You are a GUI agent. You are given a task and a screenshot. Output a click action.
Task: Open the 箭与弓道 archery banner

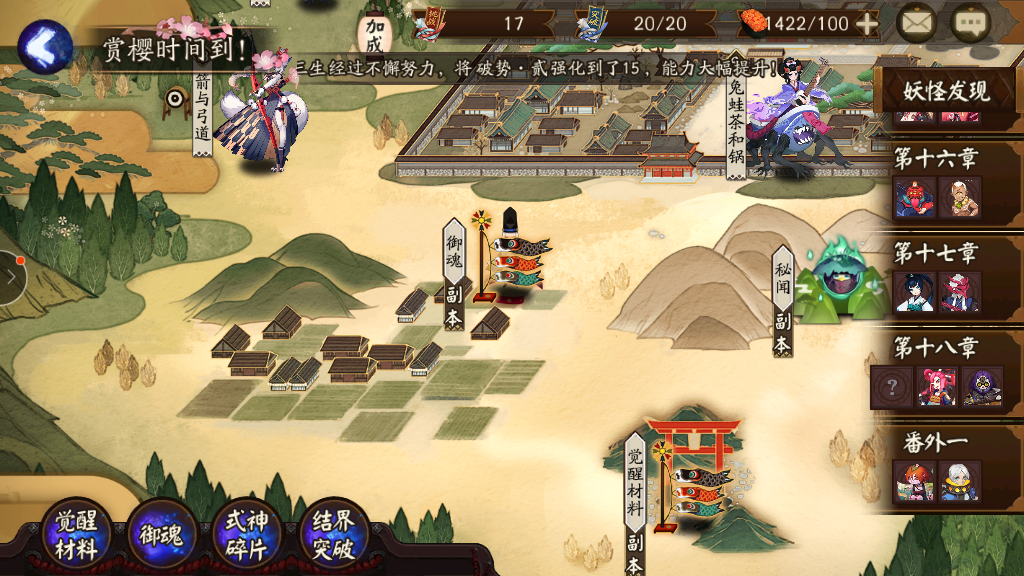tap(201, 110)
